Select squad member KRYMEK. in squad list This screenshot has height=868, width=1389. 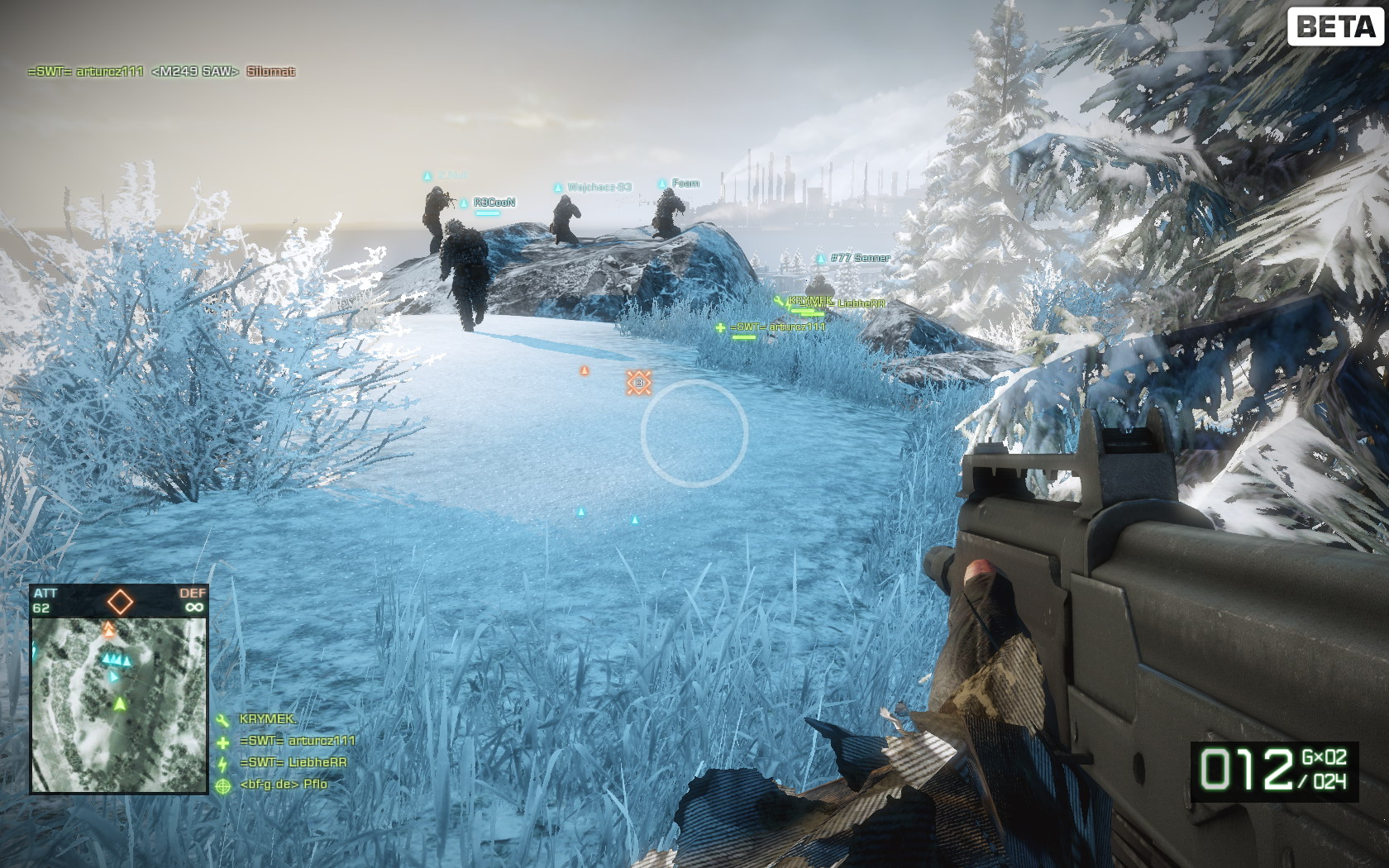click(267, 719)
